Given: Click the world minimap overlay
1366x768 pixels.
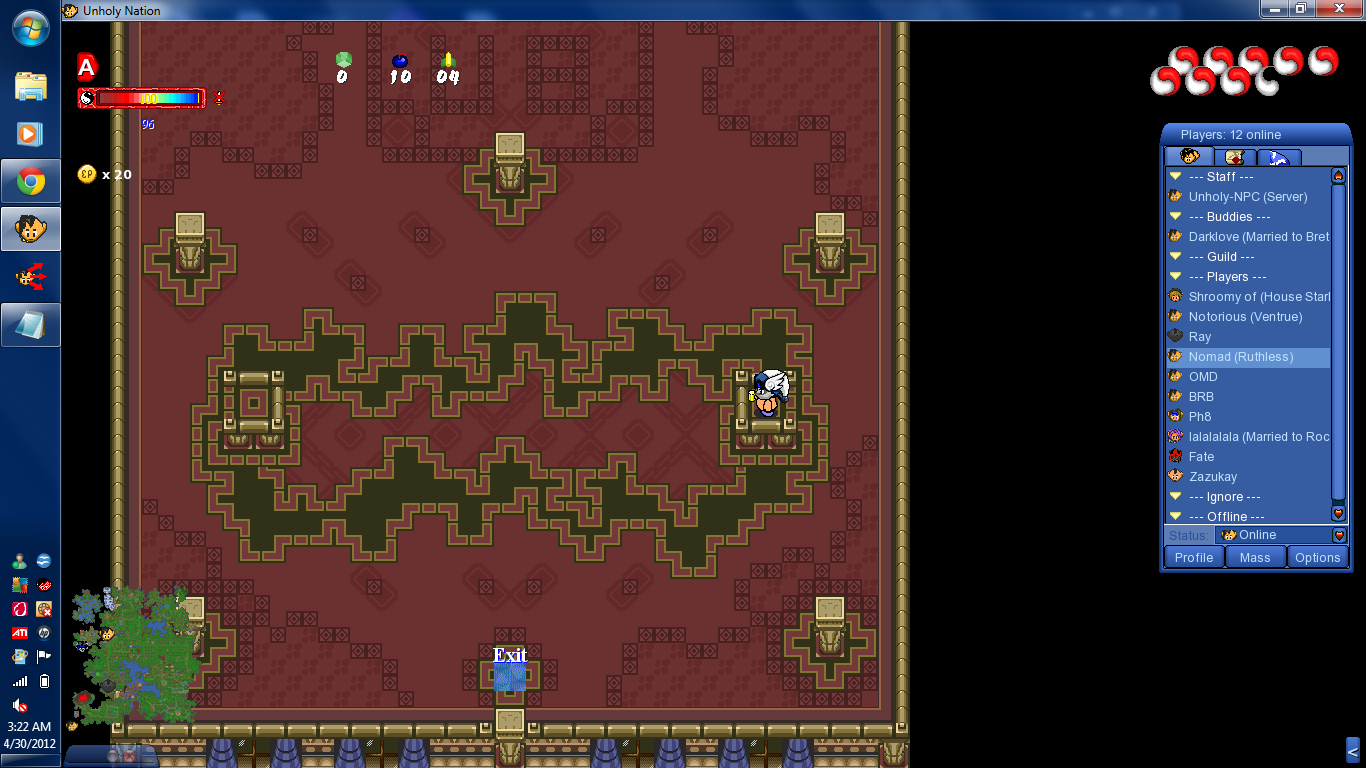Looking at the screenshot, I should tap(135, 655).
